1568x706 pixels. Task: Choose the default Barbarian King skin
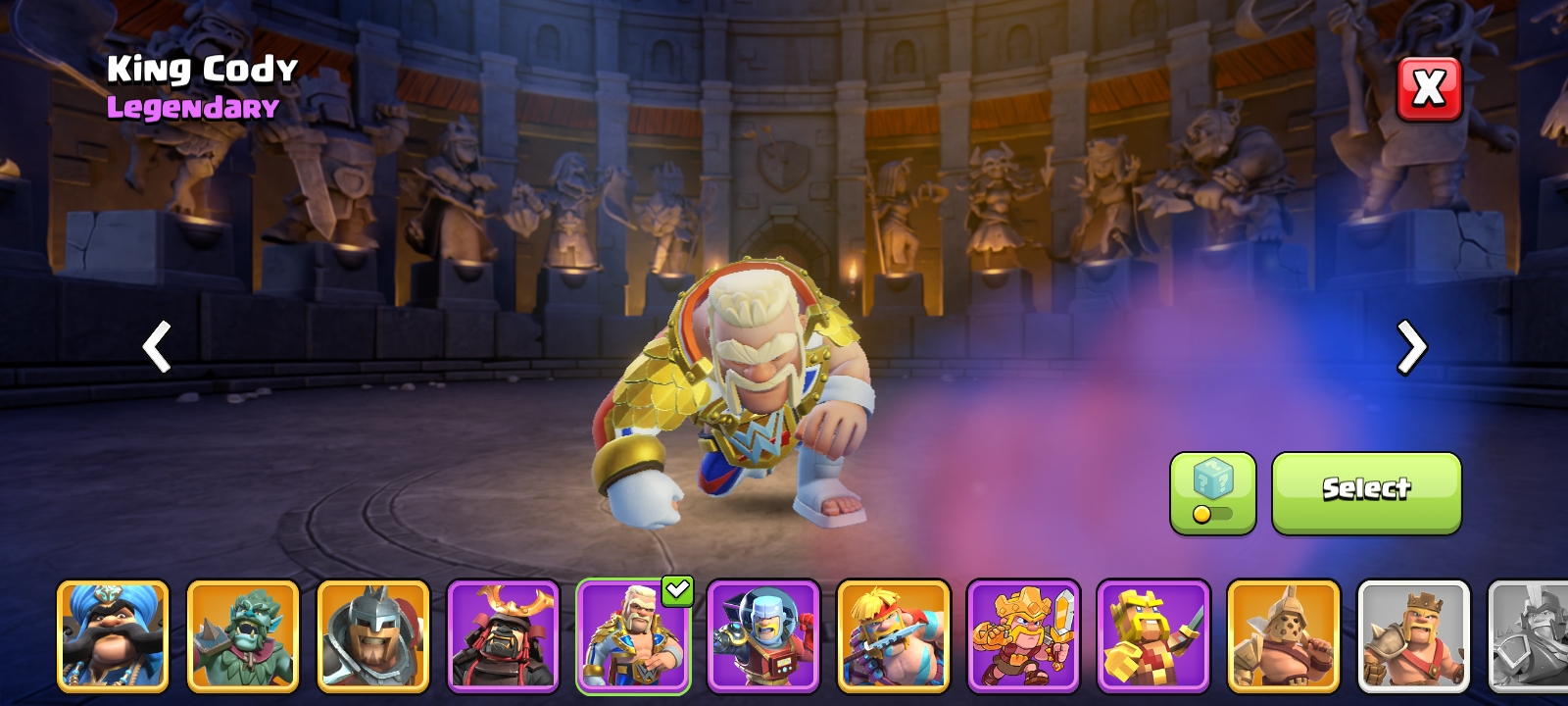click(1413, 635)
